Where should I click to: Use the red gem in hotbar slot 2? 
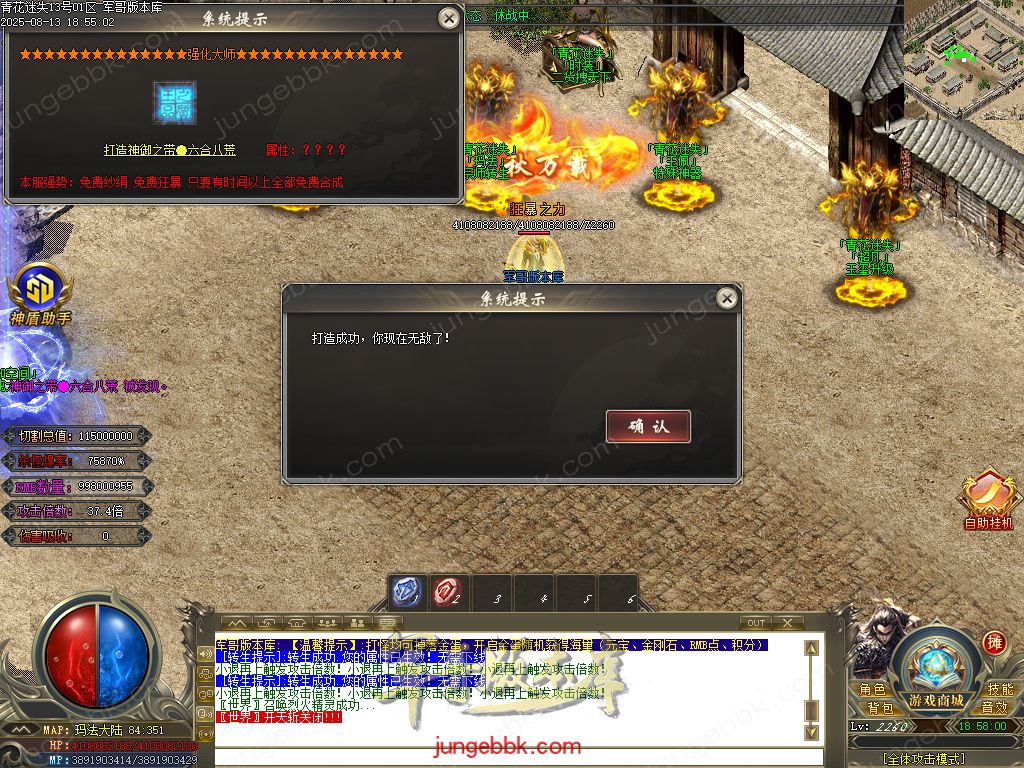pyautogui.click(x=447, y=592)
